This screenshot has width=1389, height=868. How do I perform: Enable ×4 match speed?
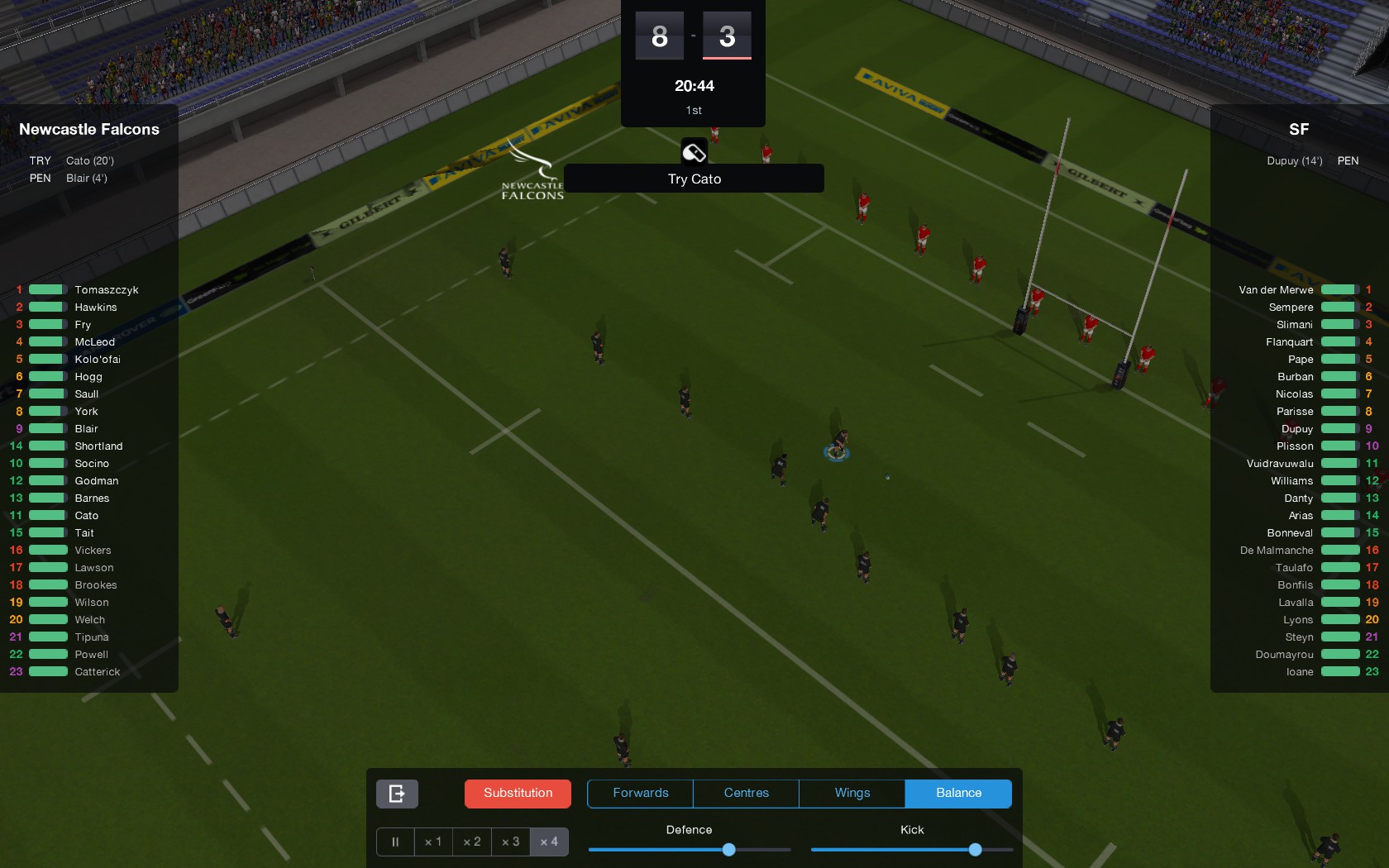(549, 842)
